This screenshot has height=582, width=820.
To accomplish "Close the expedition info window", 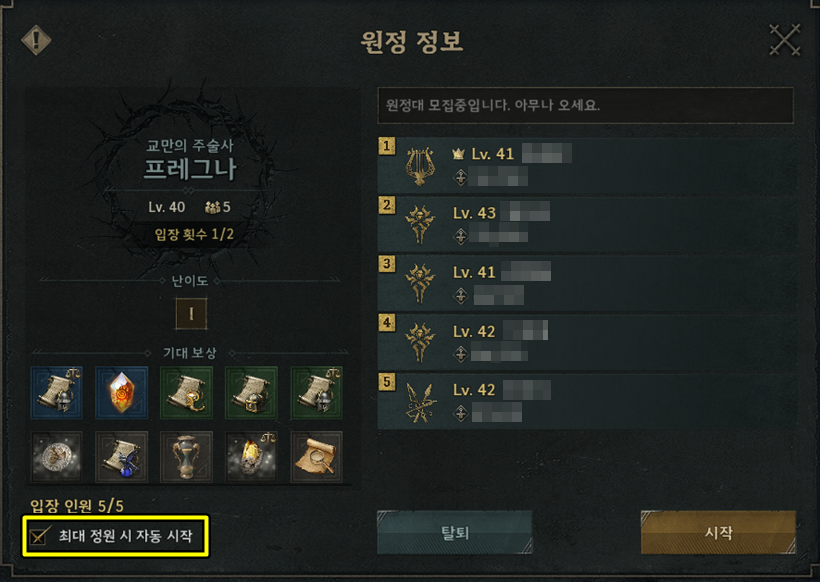I will [785, 41].
